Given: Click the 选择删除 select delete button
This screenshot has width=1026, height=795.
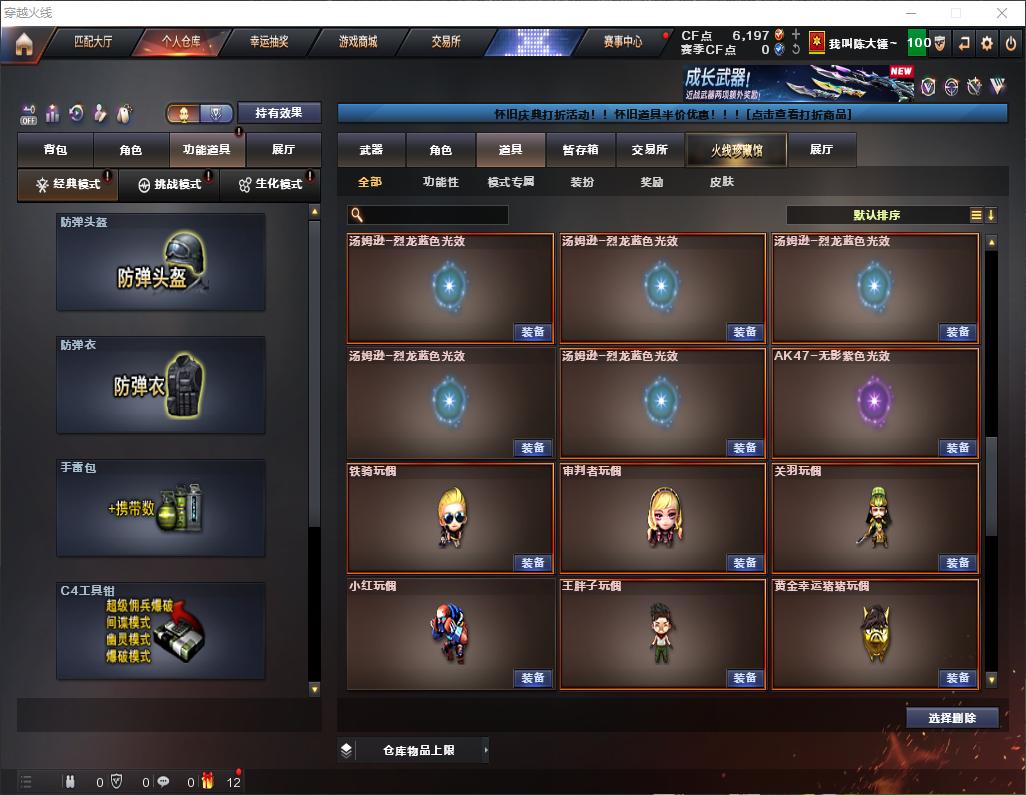Looking at the screenshot, I should [952, 718].
